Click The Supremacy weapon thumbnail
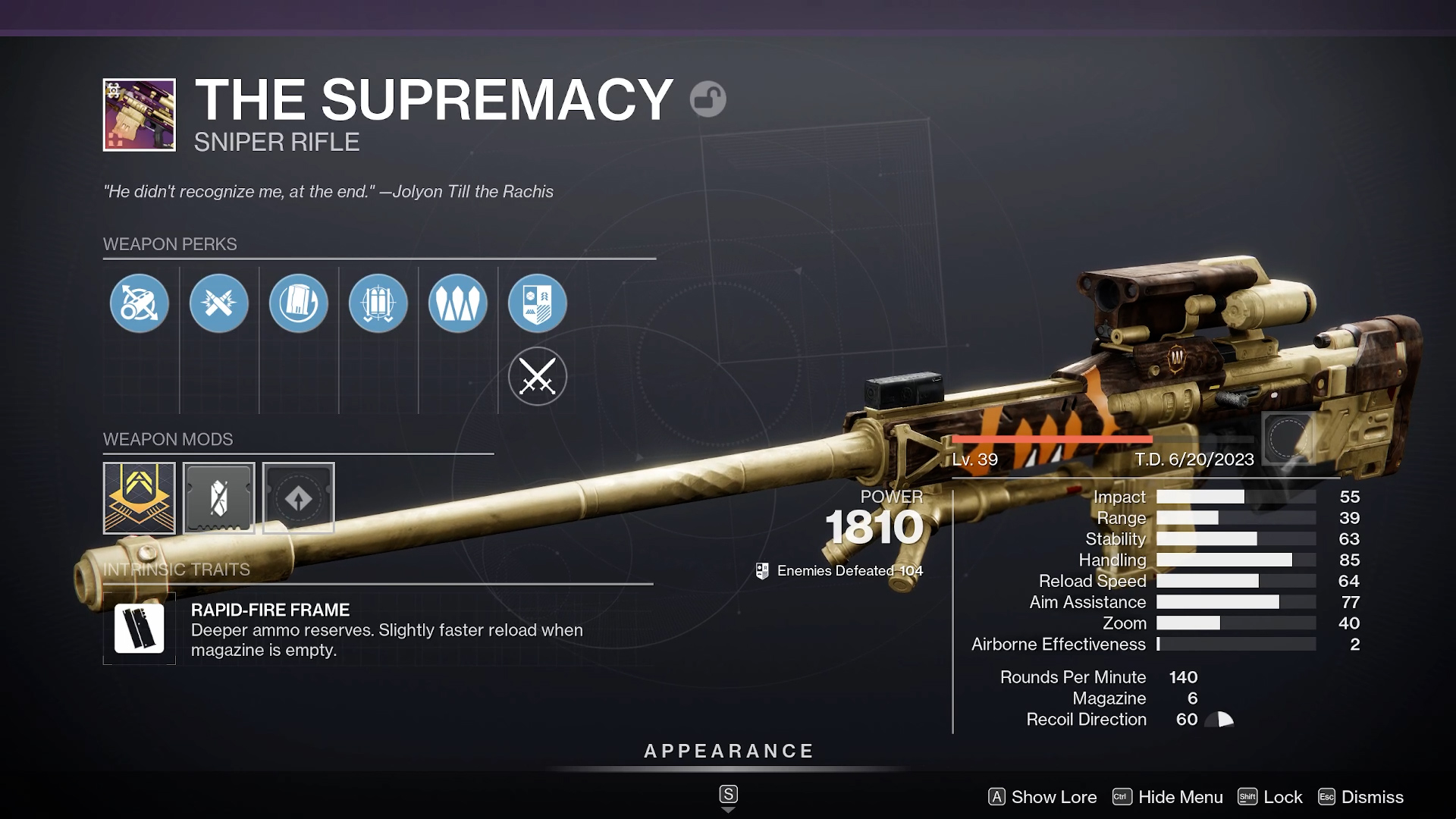This screenshot has width=1456, height=819. pos(140,115)
